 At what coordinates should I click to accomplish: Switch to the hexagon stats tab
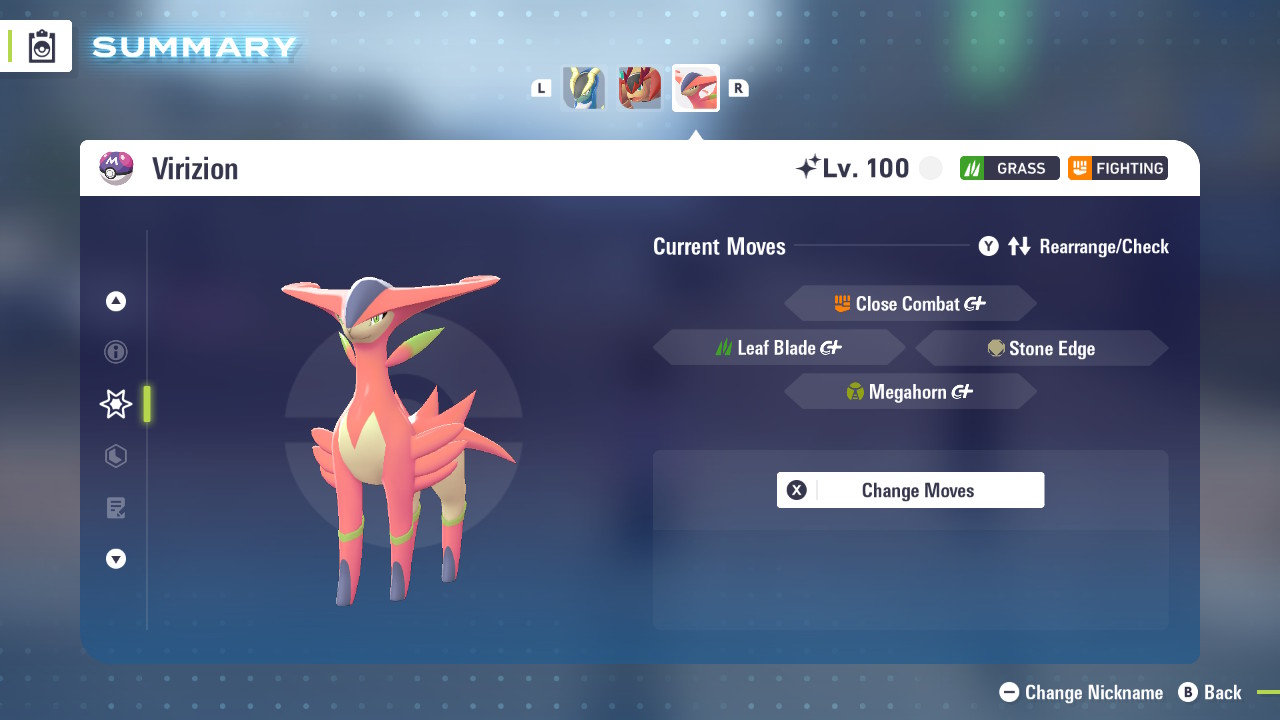(x=116, y=456)
